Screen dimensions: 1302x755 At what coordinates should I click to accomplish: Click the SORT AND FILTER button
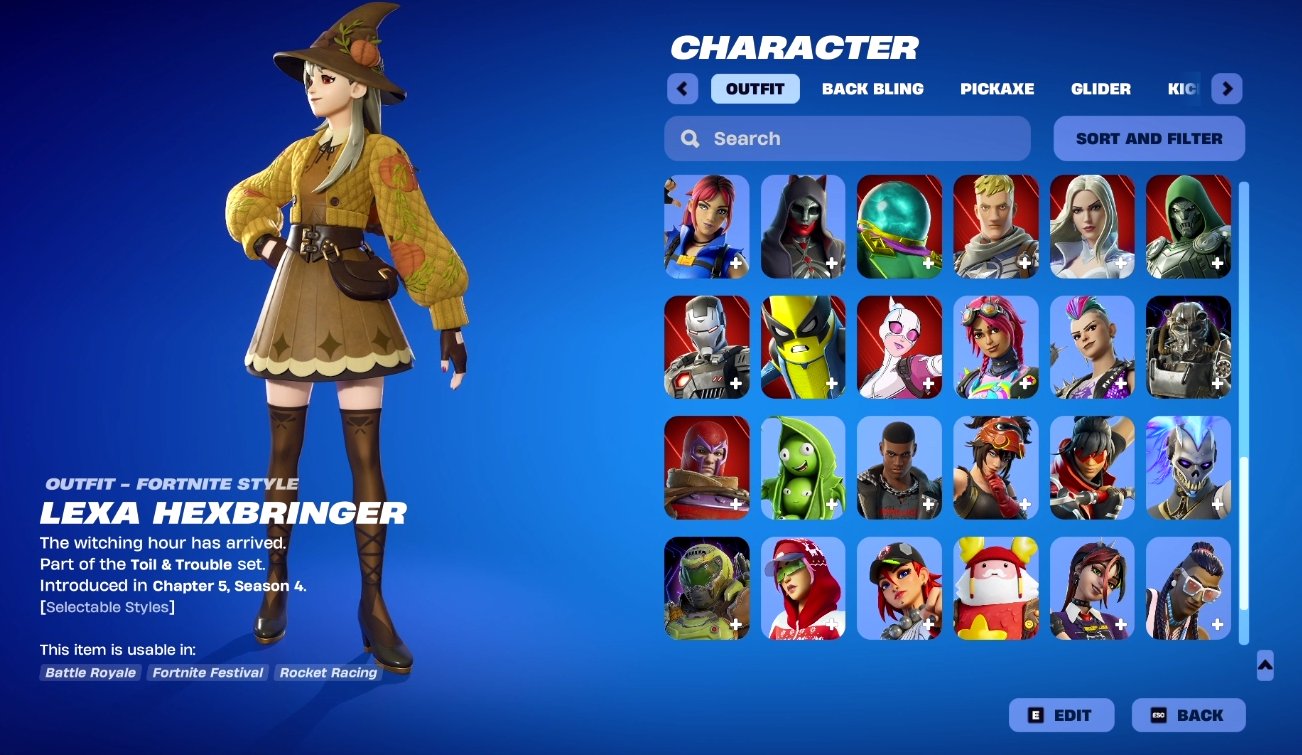1148,138
